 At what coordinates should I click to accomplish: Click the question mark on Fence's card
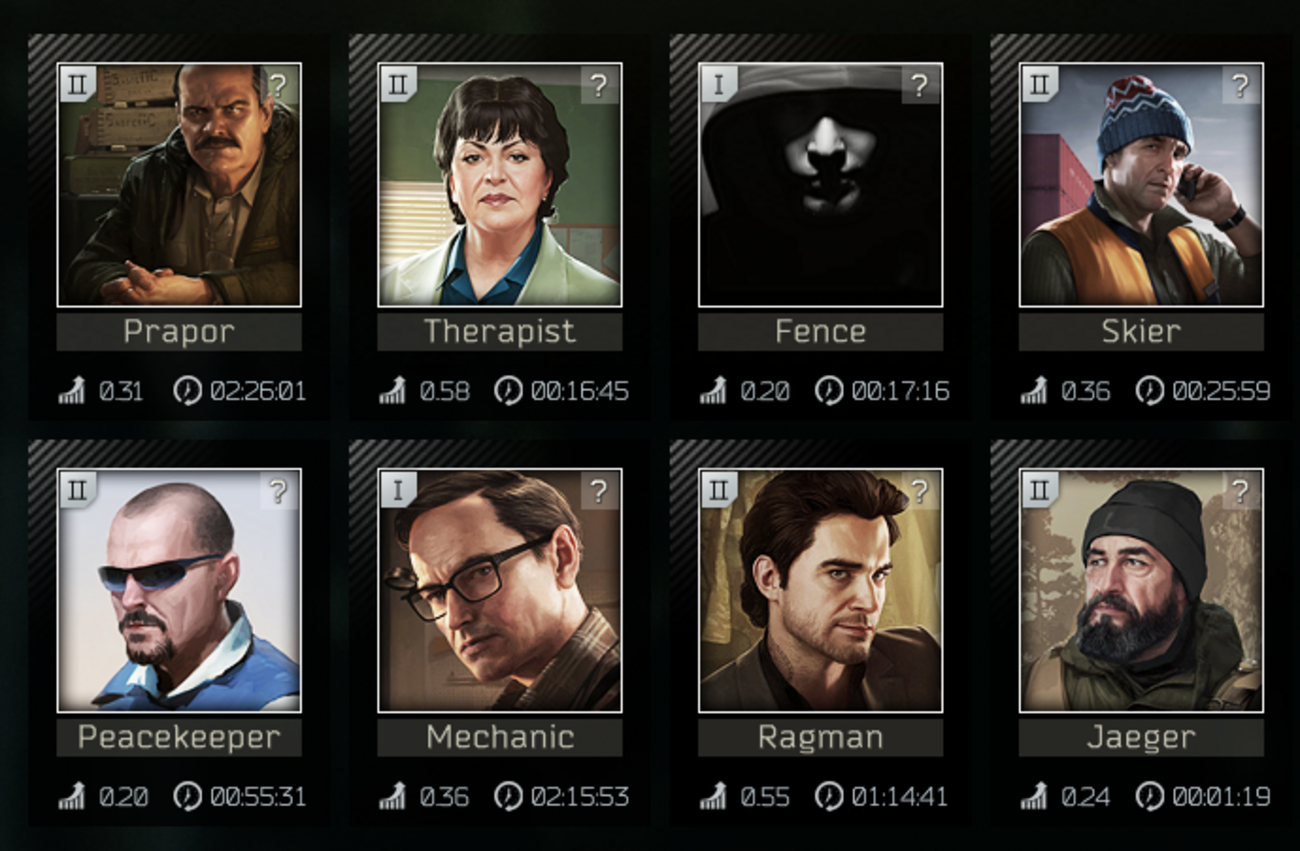[921, 86]
